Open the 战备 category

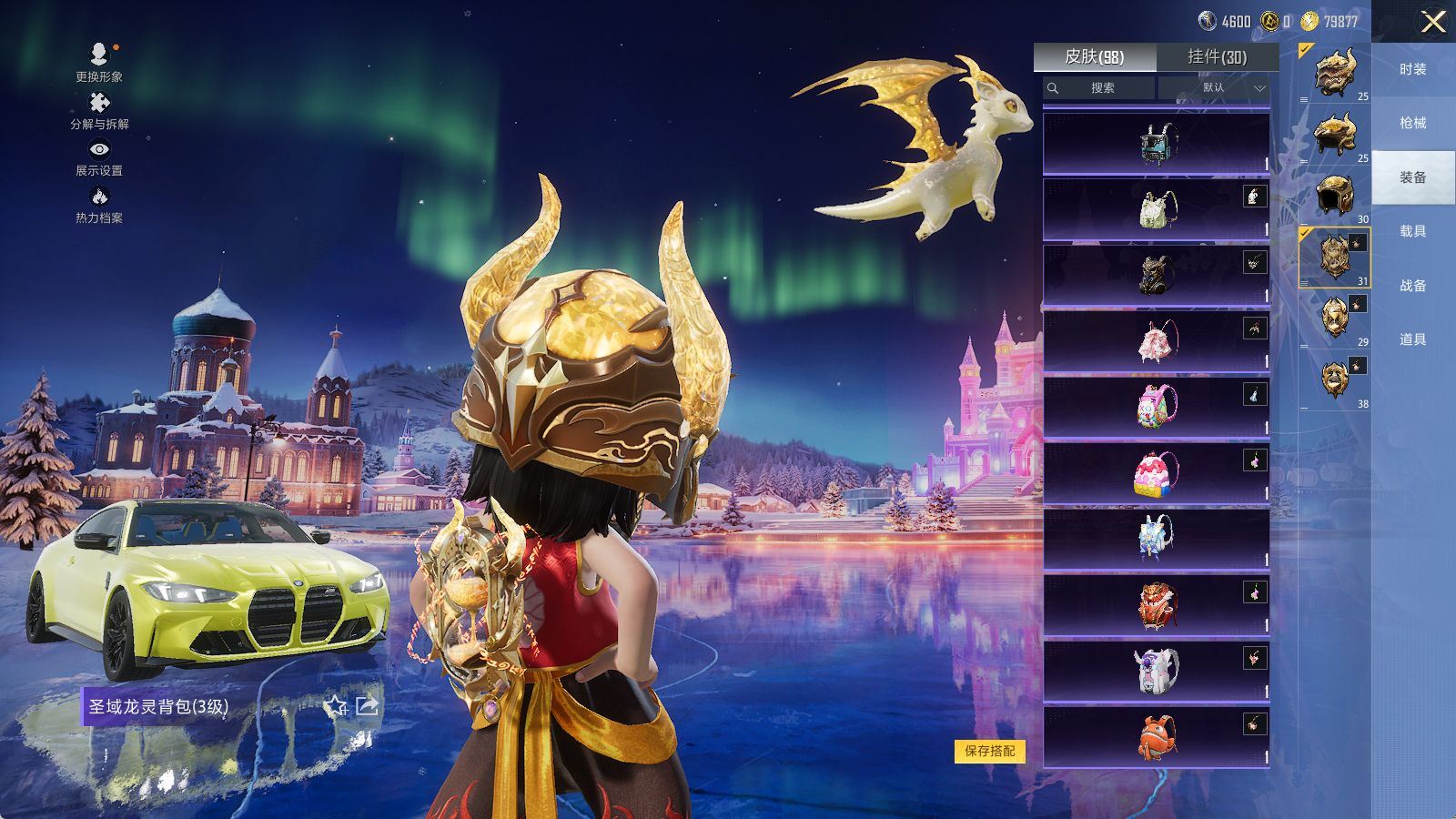point(1412,286)
